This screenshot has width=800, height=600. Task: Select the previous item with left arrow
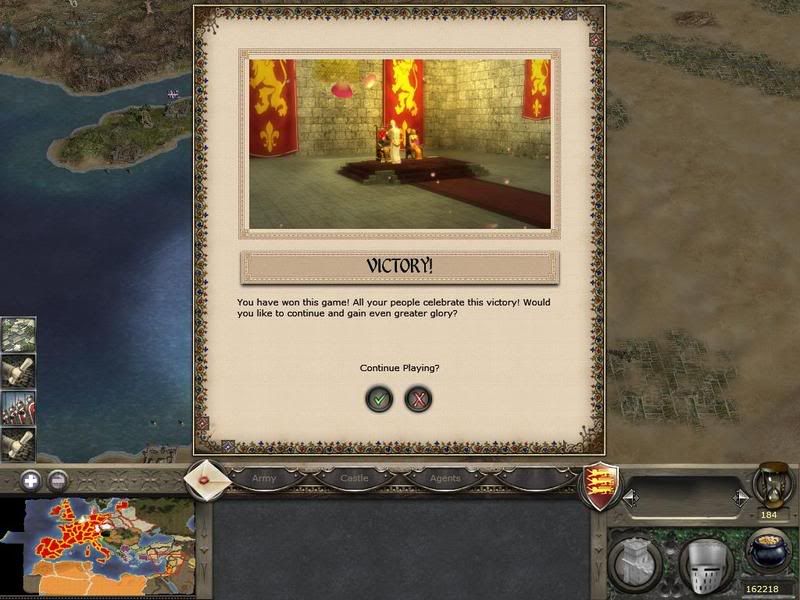click(x=629, y=496)
